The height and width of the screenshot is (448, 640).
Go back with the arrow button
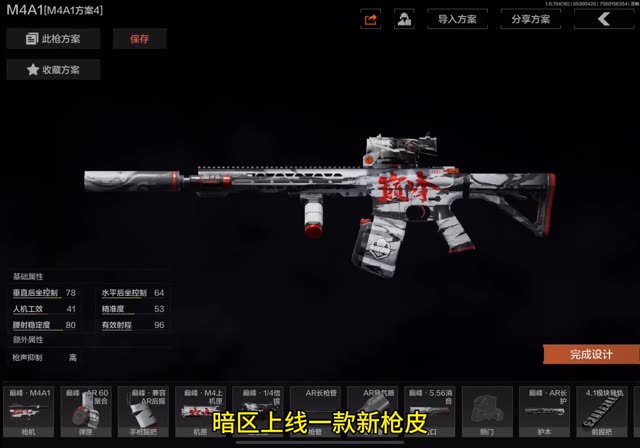pos(603,19)
